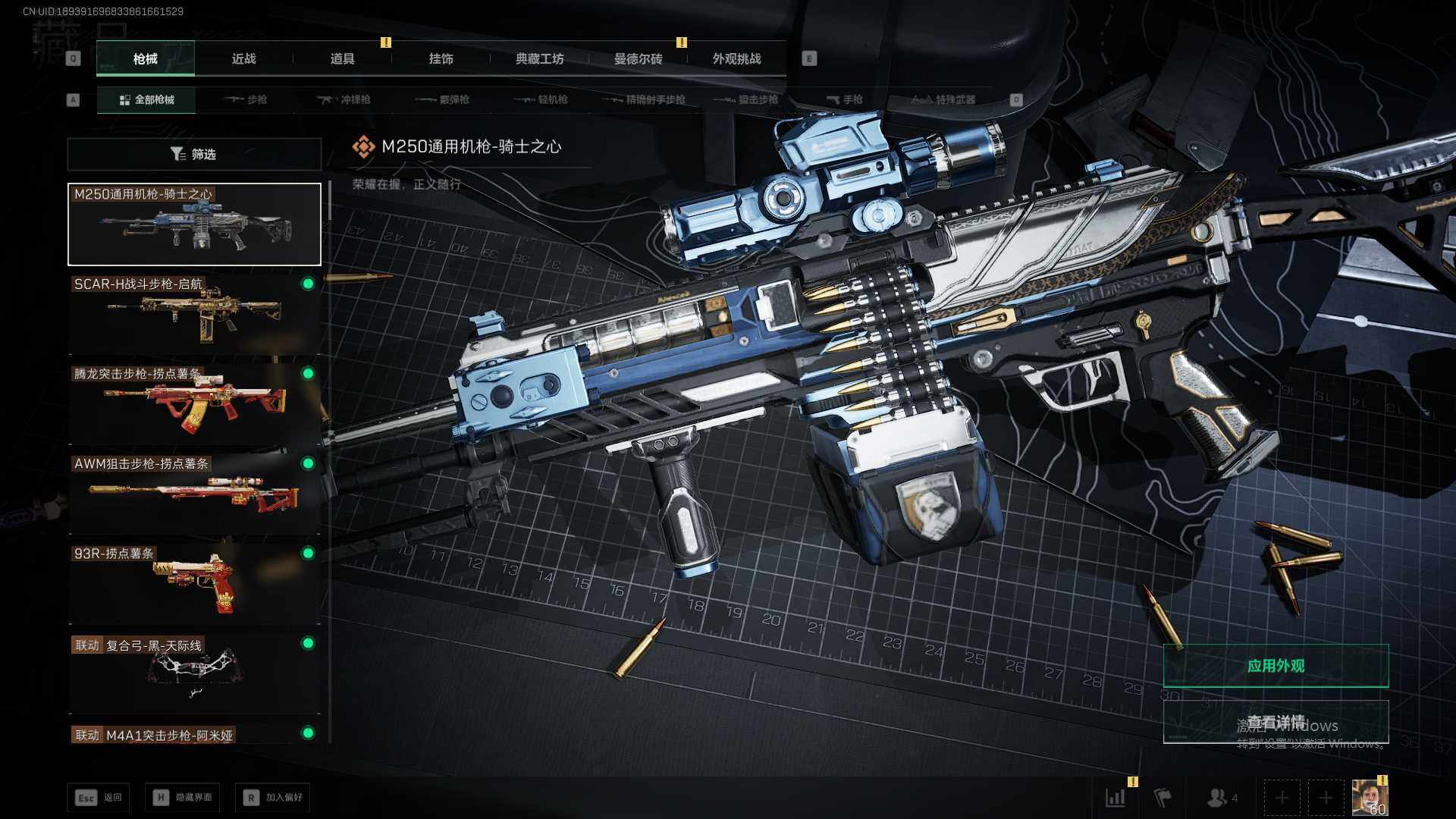Go to the 典藏工坊 tab
The image size is (1456, 819).
pyautogui.click(x=539, y=59)
